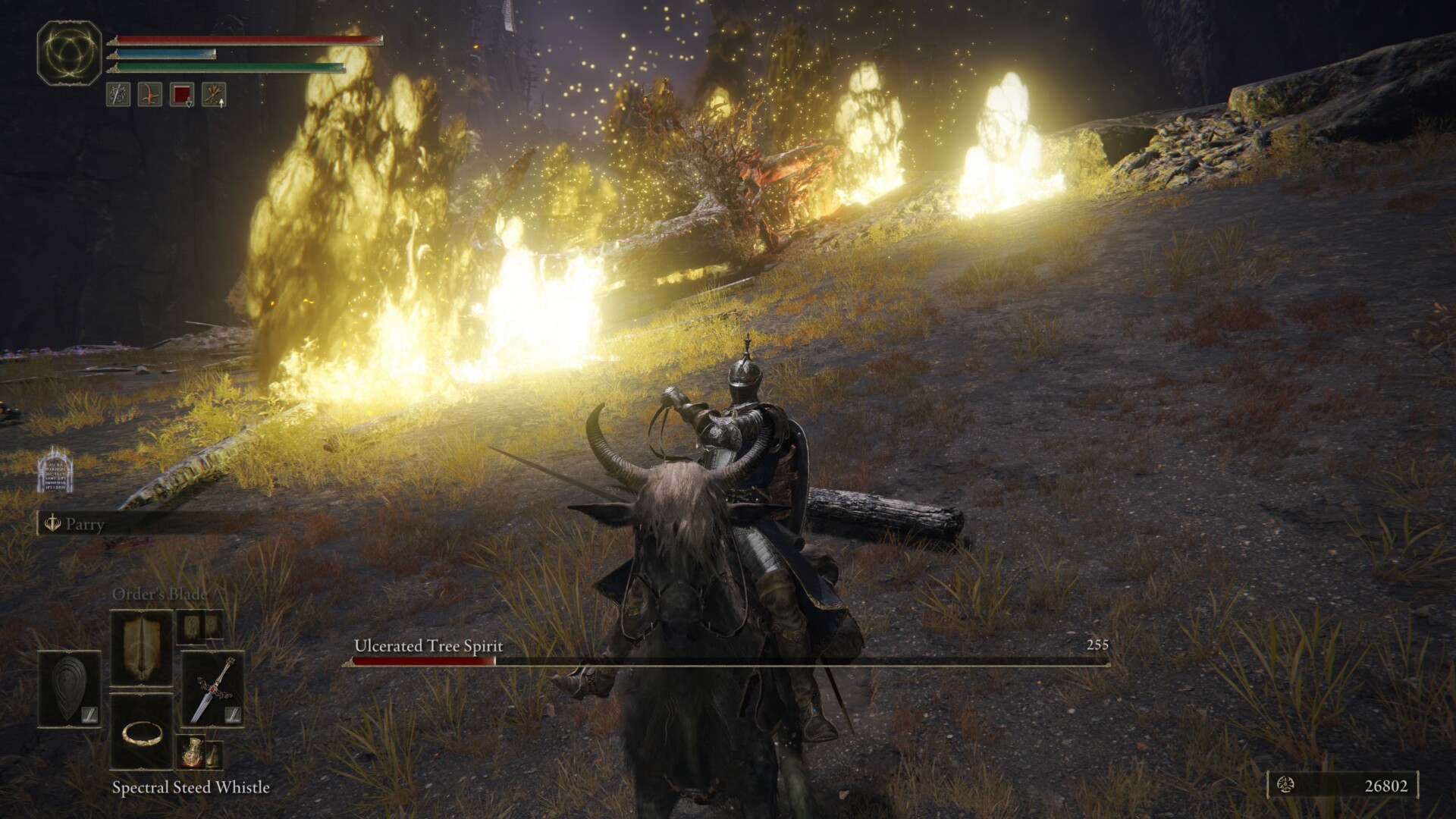Click the left-hand shield equipment slot
The image size is (1456, 819).
coord(69,689)
